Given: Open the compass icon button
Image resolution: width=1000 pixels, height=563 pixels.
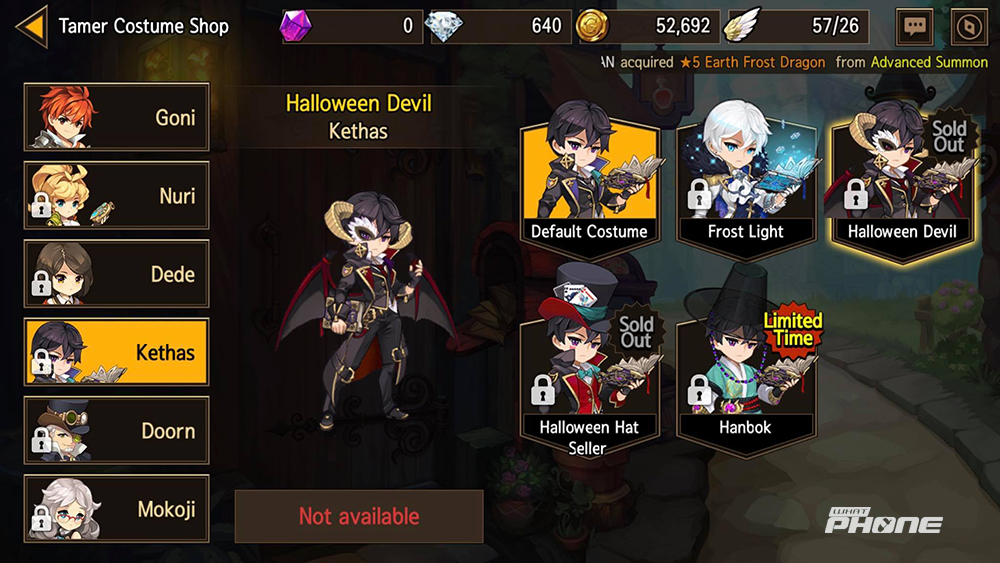Looking at the screenshot, I should tap(966, 27).
